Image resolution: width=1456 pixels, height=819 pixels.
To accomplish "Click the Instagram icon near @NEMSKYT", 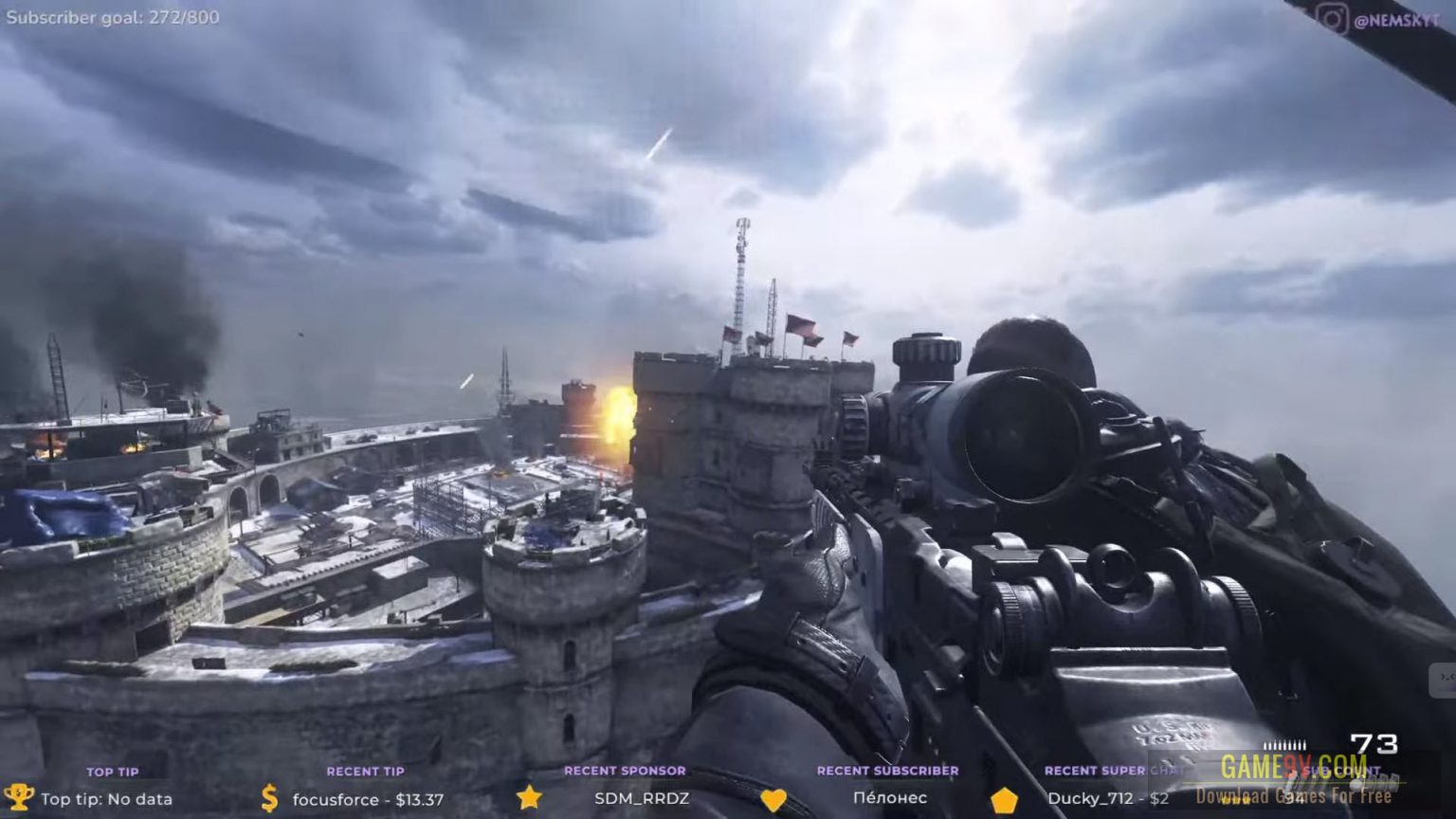I will point(1331,15).
